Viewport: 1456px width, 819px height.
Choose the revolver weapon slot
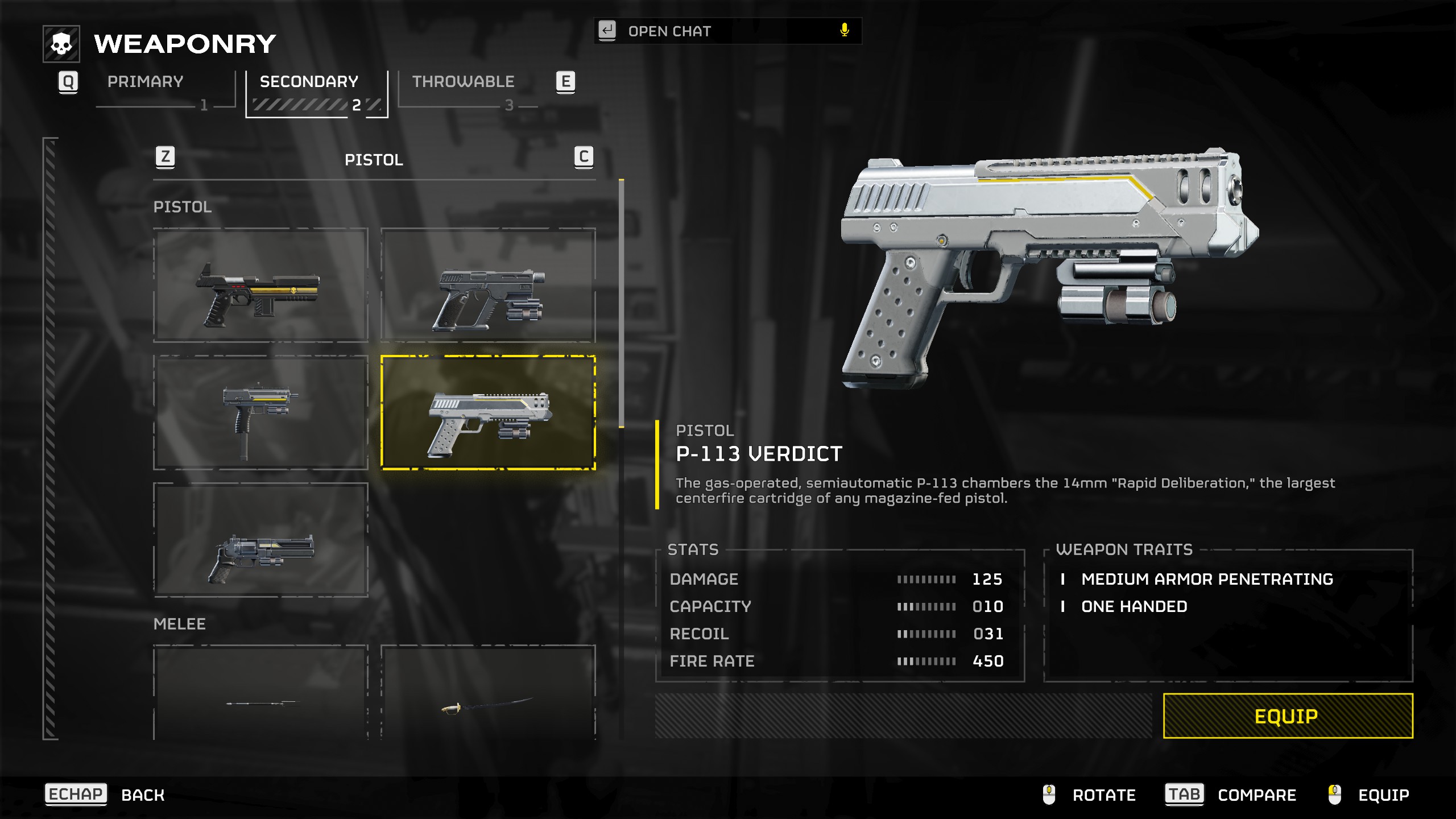coord(261,540)
